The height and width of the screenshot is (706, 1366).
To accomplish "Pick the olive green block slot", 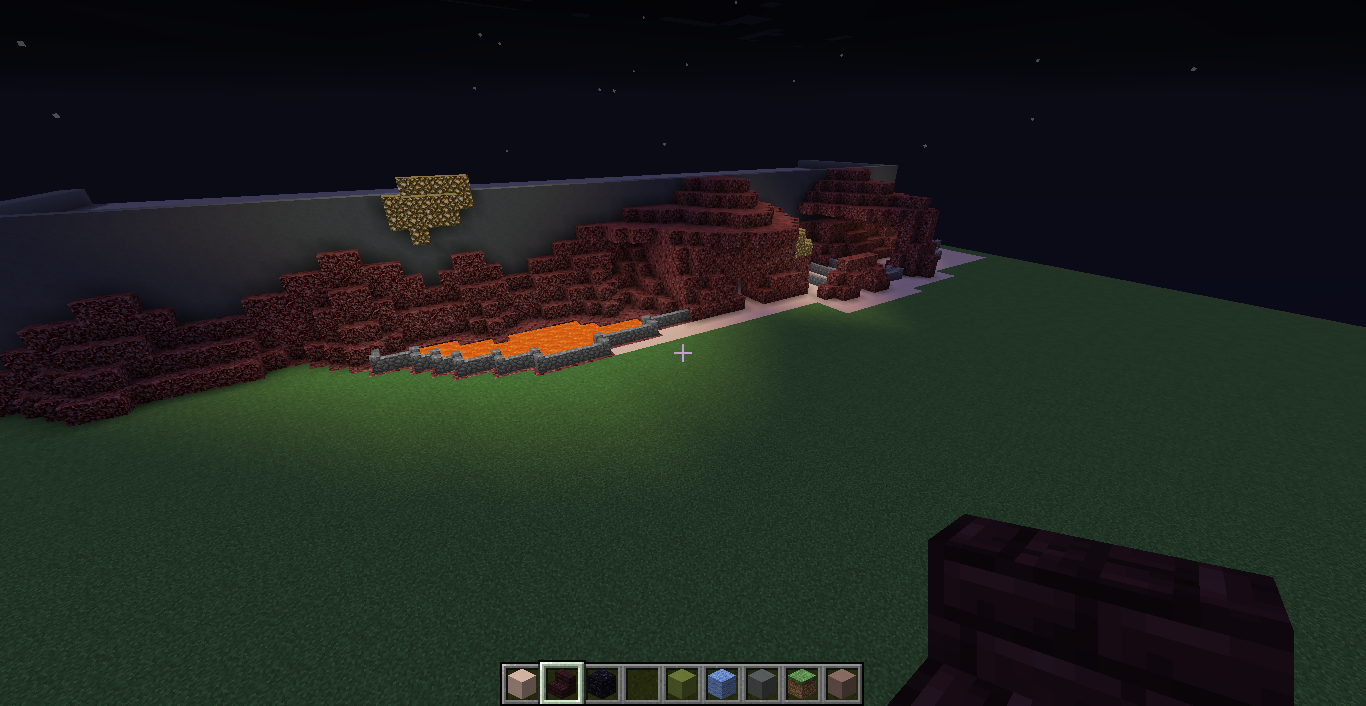I will [x=682, y=684].
